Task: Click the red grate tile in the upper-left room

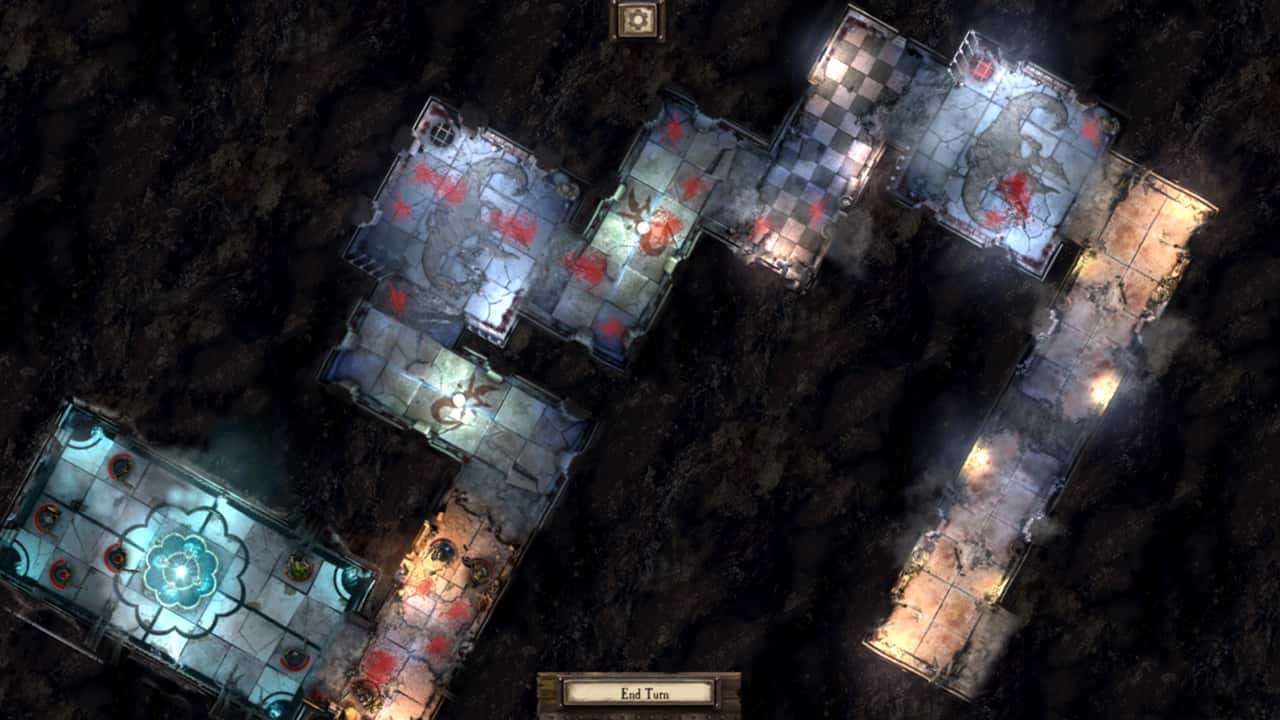Action: tap(441, 134)
